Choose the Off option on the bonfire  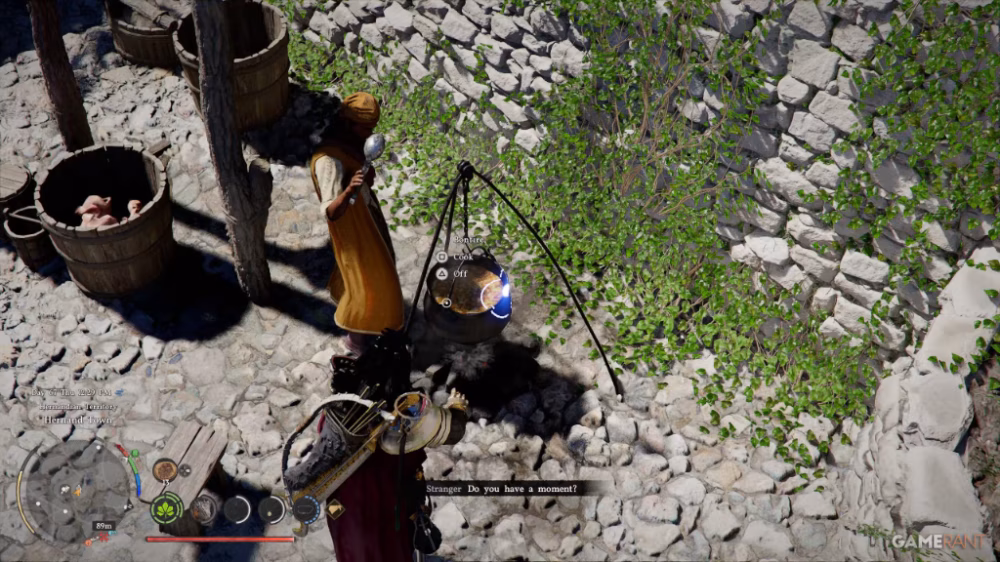click(x=460, y=273)
